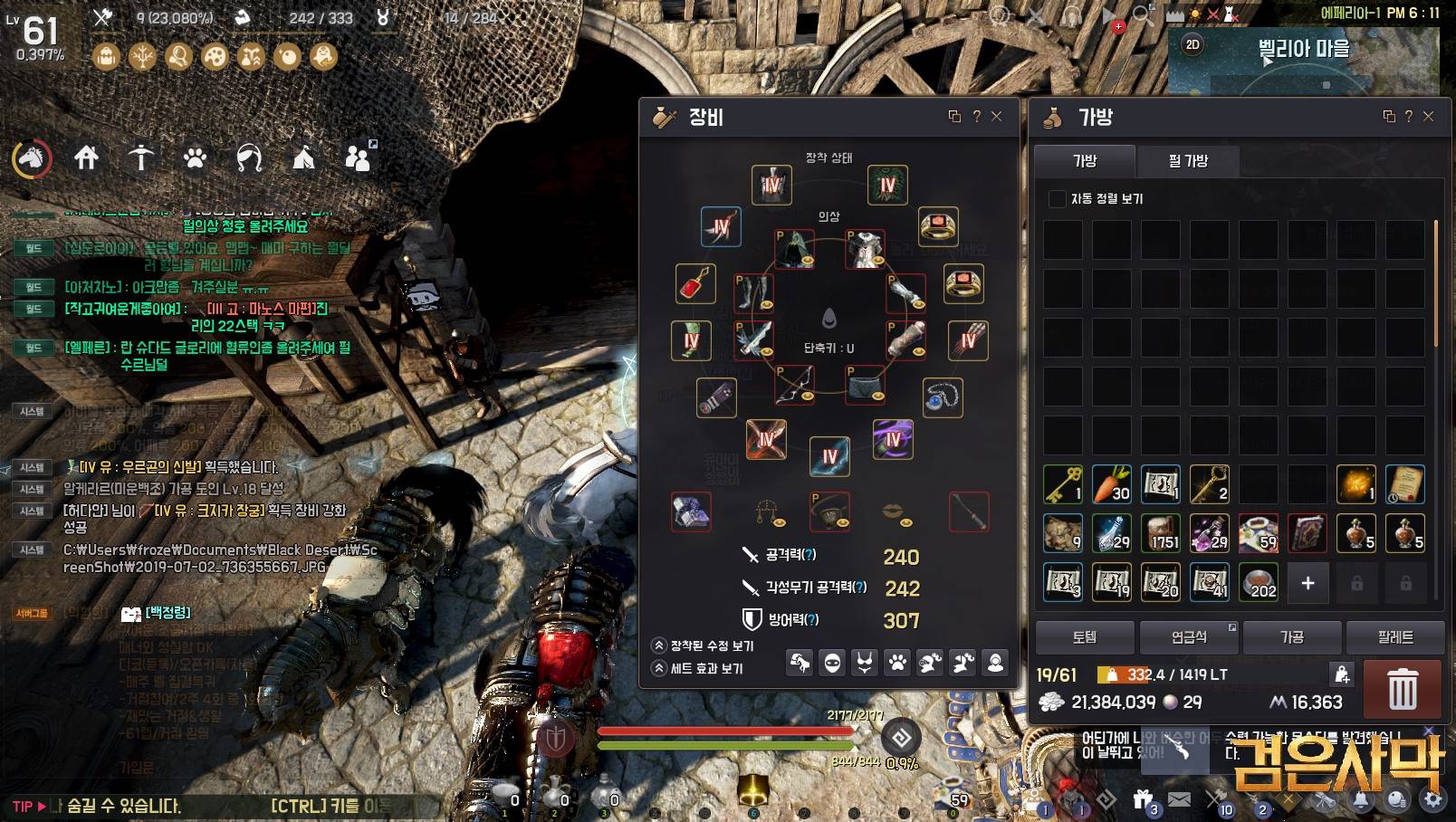Image resolution: width=1456 pixels, height=822 pixels.
Task: Open the paw print pet menu
Action: (195, 158)
